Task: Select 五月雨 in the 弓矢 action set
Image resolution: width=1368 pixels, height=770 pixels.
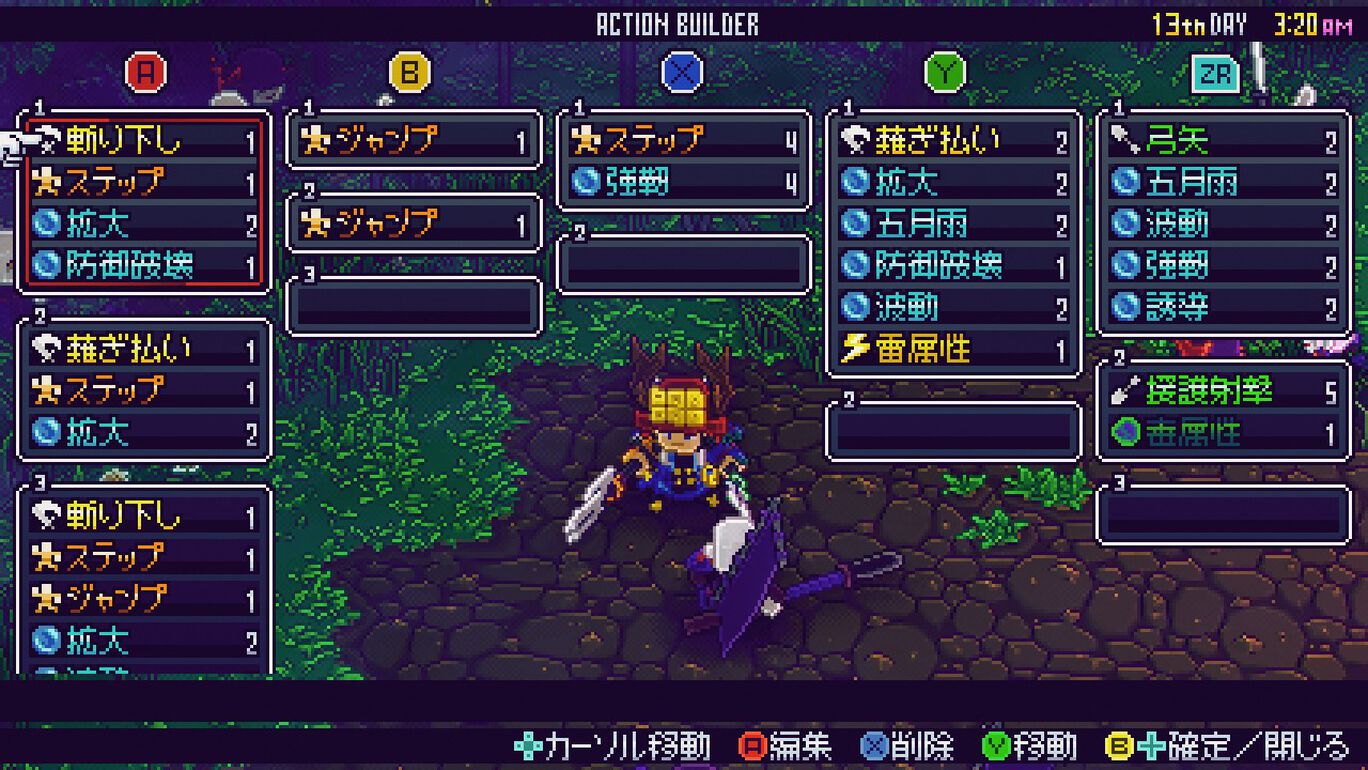Action: pyautogui.click(x=1223, y=182)
